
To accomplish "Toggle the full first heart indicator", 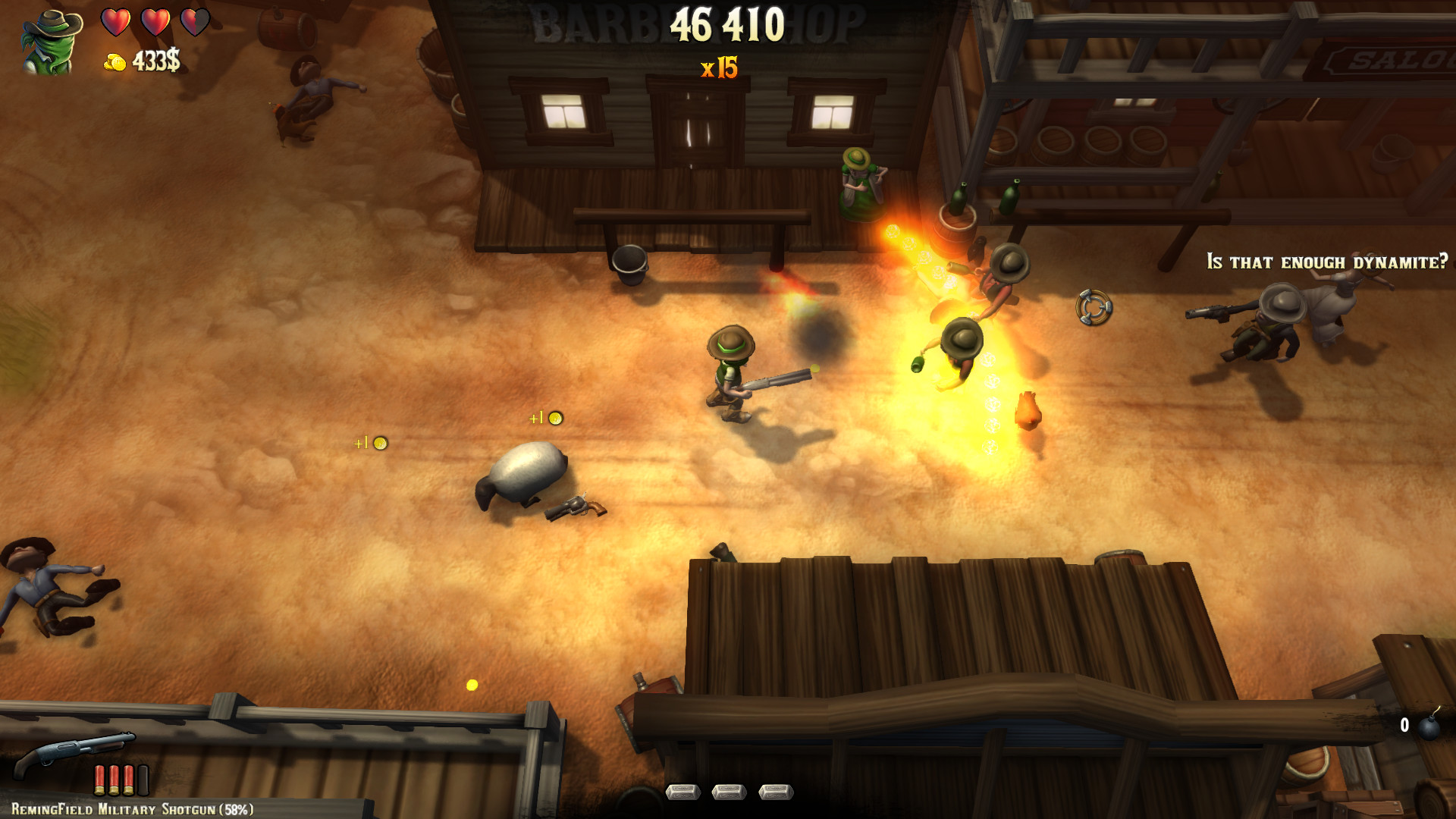I will point(115,21).
